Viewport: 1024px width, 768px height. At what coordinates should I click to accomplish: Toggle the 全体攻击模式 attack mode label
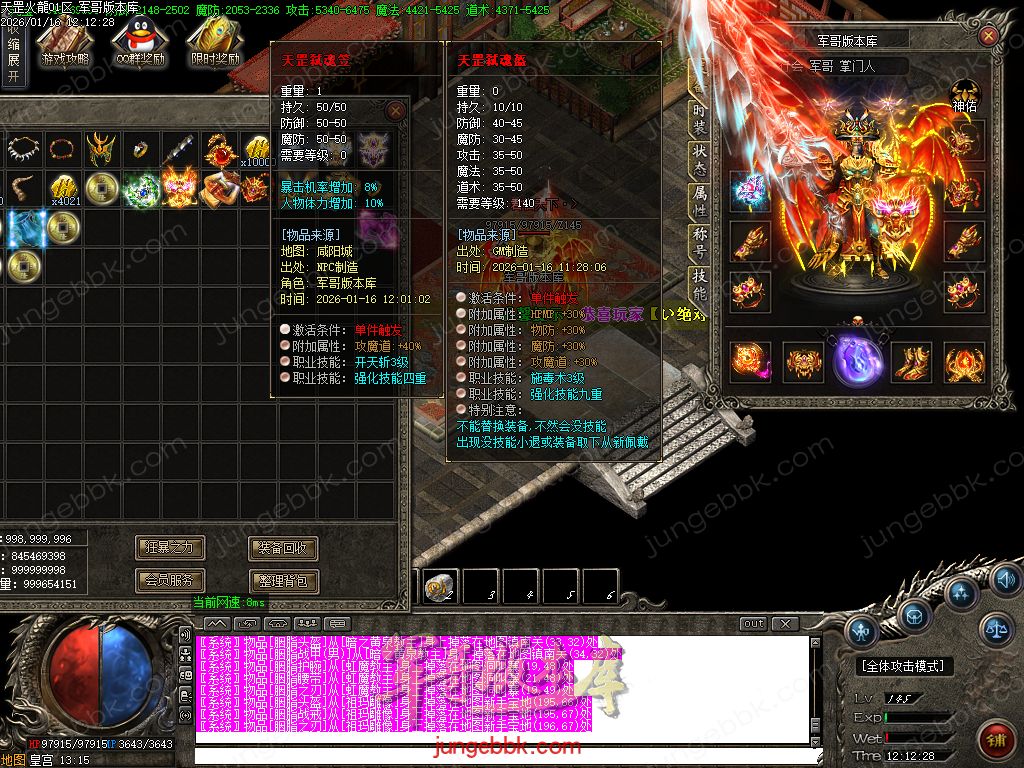905,666
